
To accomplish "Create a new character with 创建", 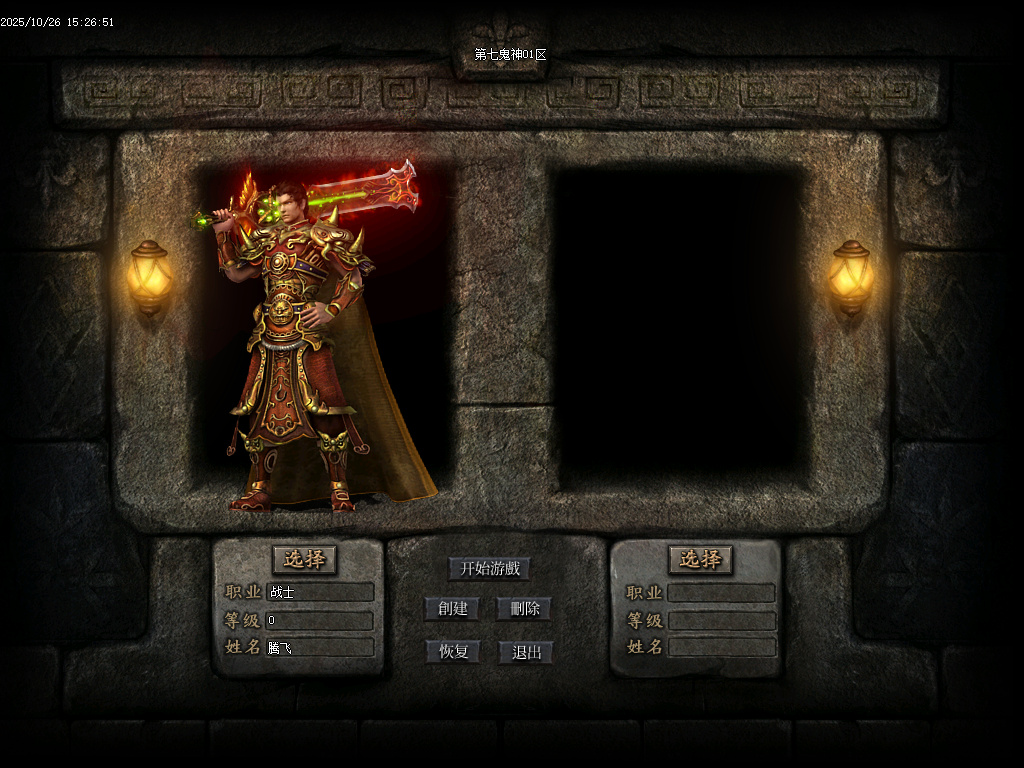I will (x=452, y=609).
